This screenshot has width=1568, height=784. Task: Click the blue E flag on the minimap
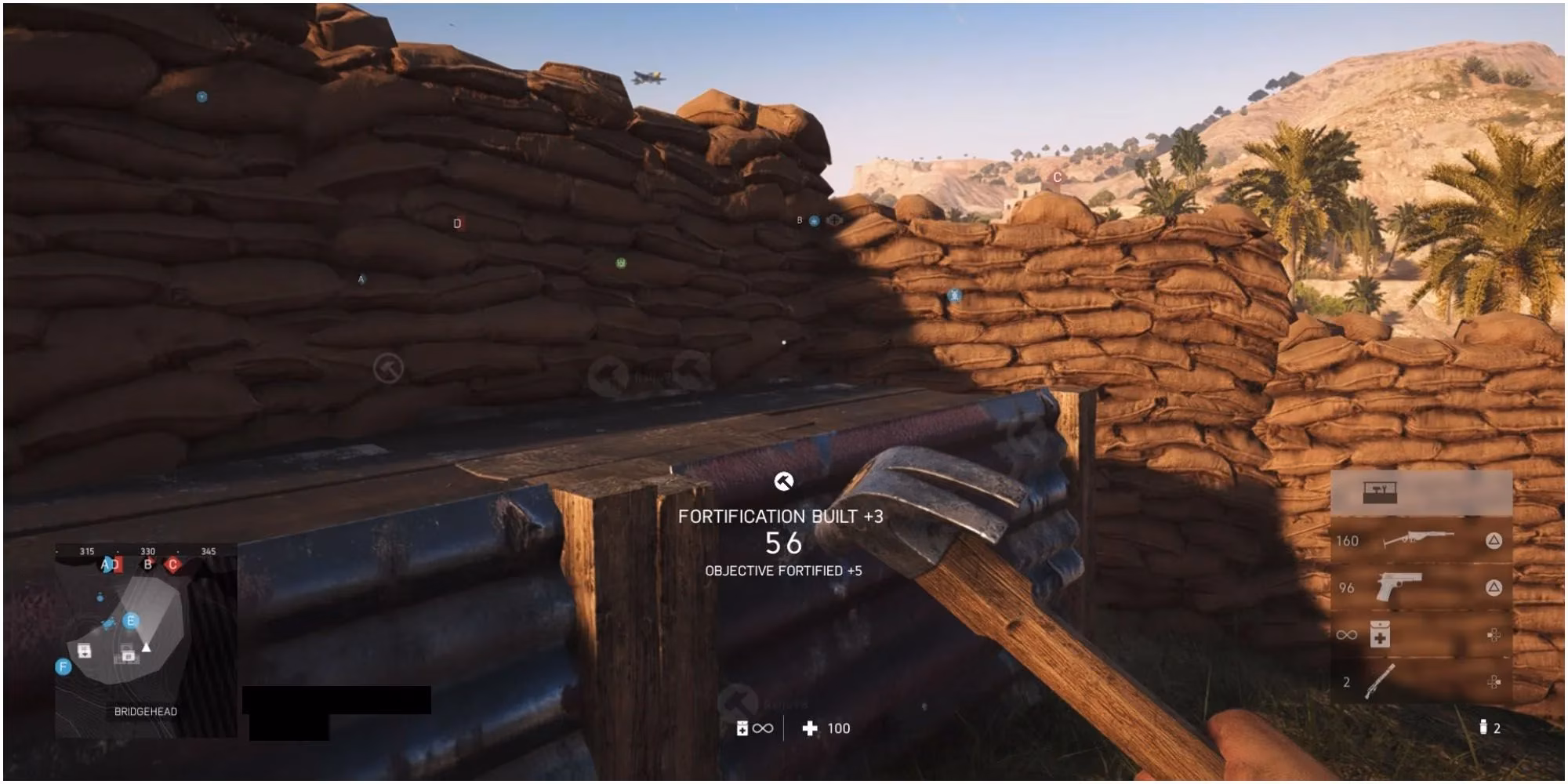(131, 621)
